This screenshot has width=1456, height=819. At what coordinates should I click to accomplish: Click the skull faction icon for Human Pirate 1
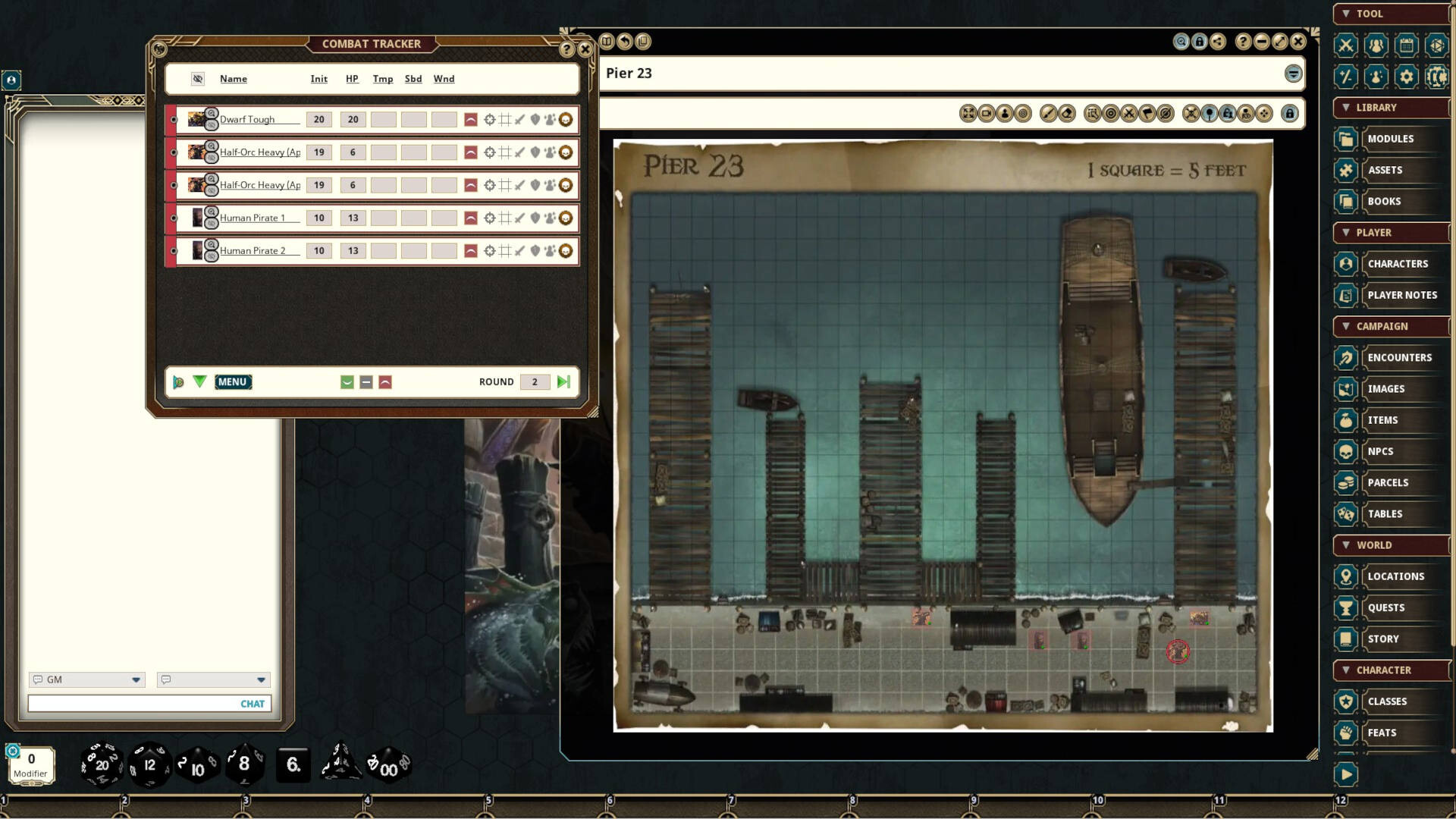tap(565, 218)
